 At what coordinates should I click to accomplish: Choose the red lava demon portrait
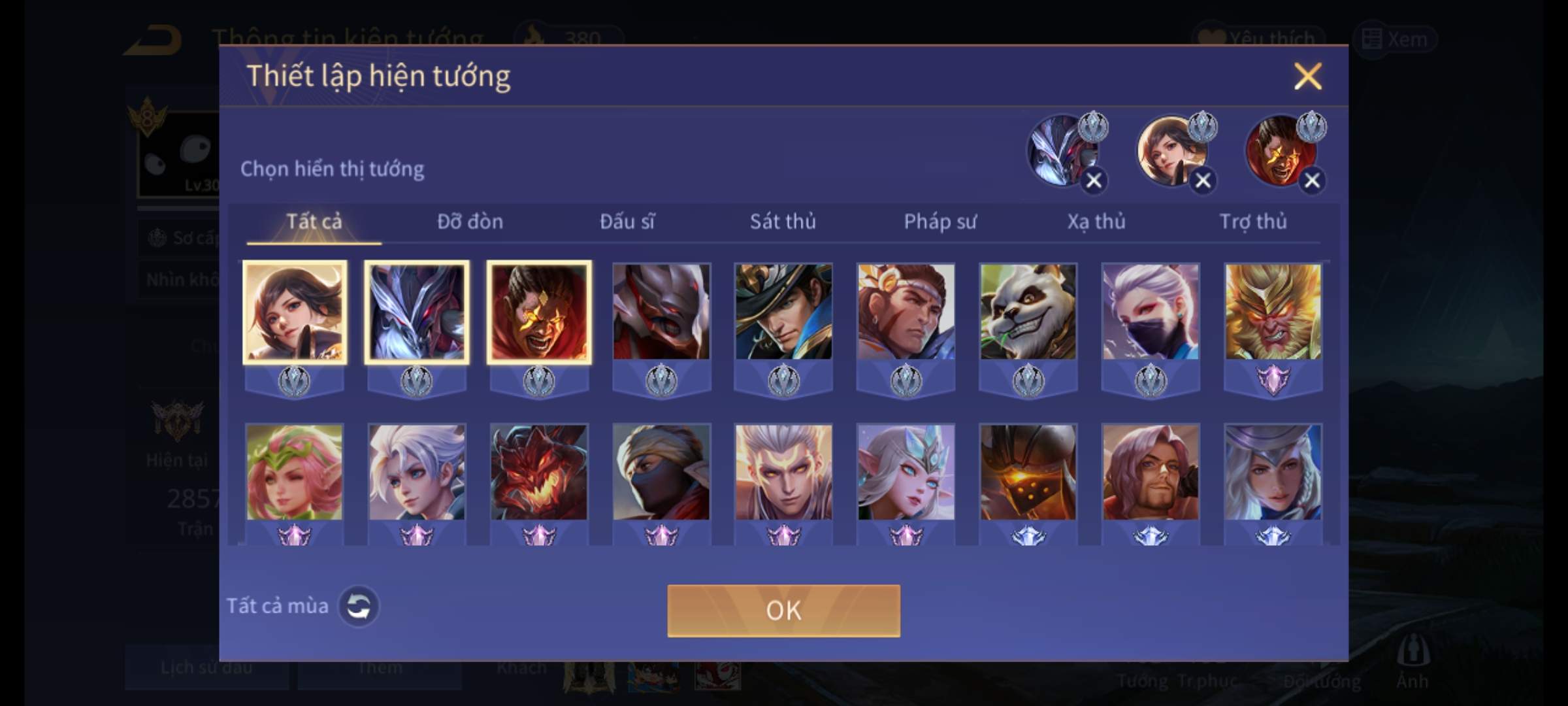click(538, 472)
